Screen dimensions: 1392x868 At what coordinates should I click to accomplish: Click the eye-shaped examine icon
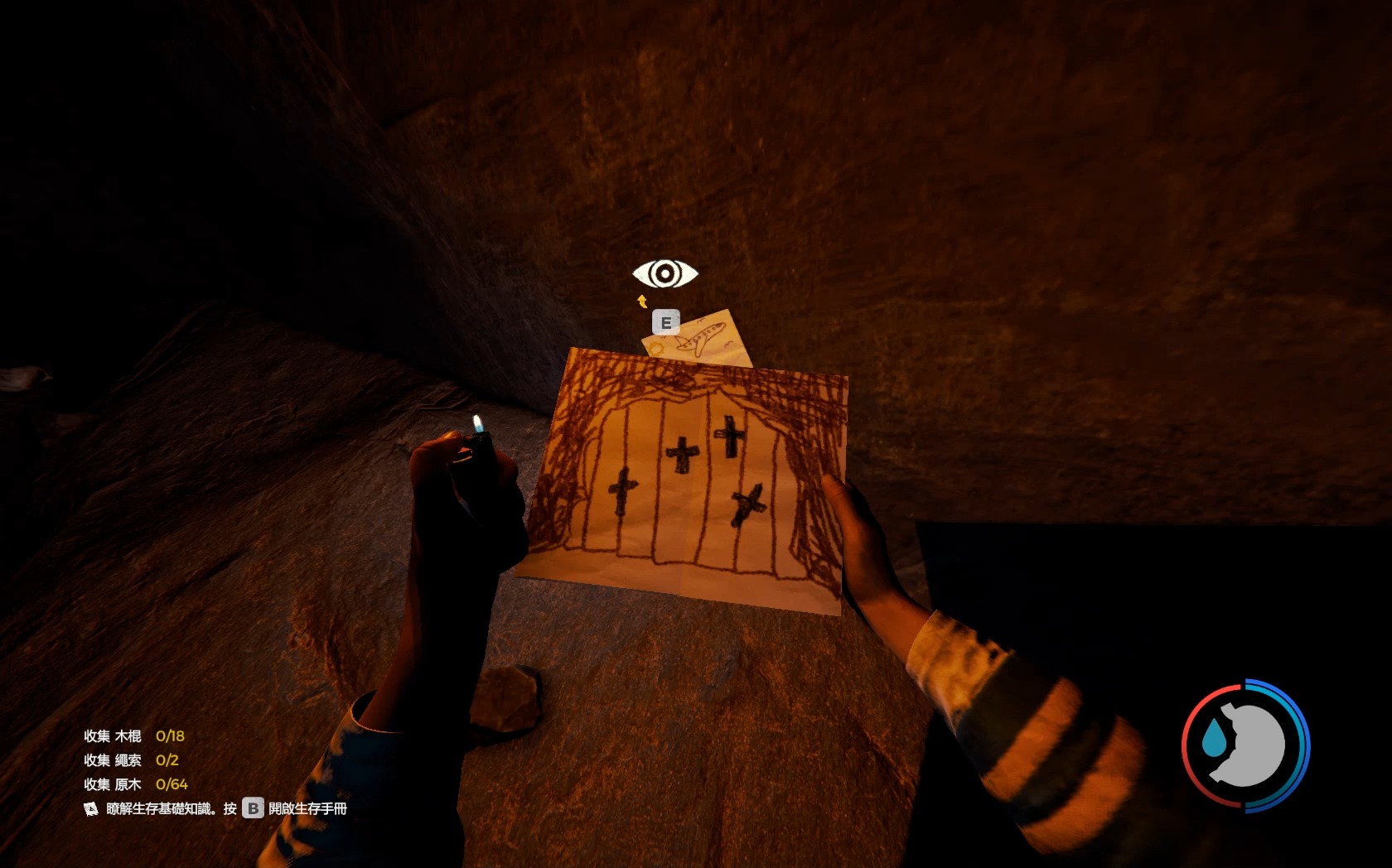tap(665, 273)
